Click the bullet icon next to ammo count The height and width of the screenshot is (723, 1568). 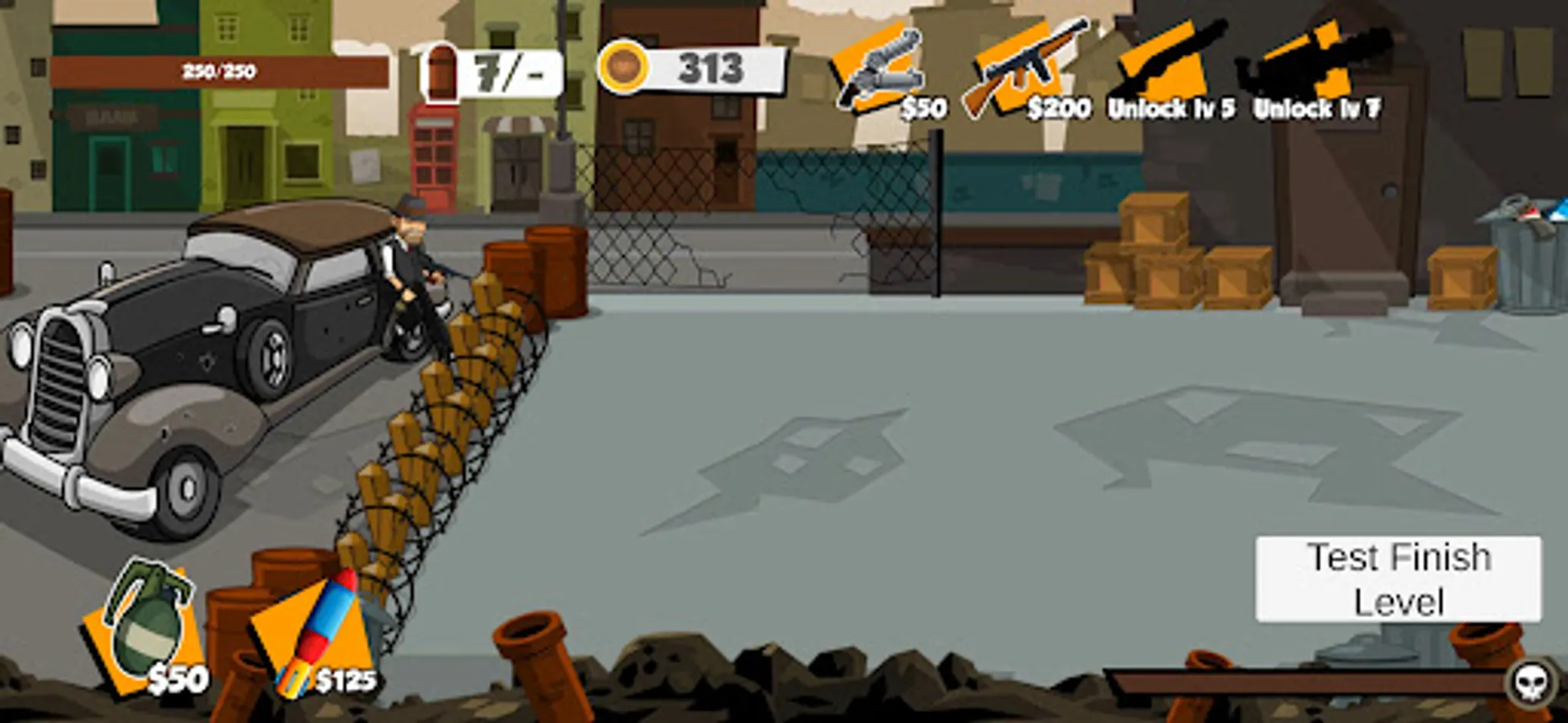coord(441,72)
